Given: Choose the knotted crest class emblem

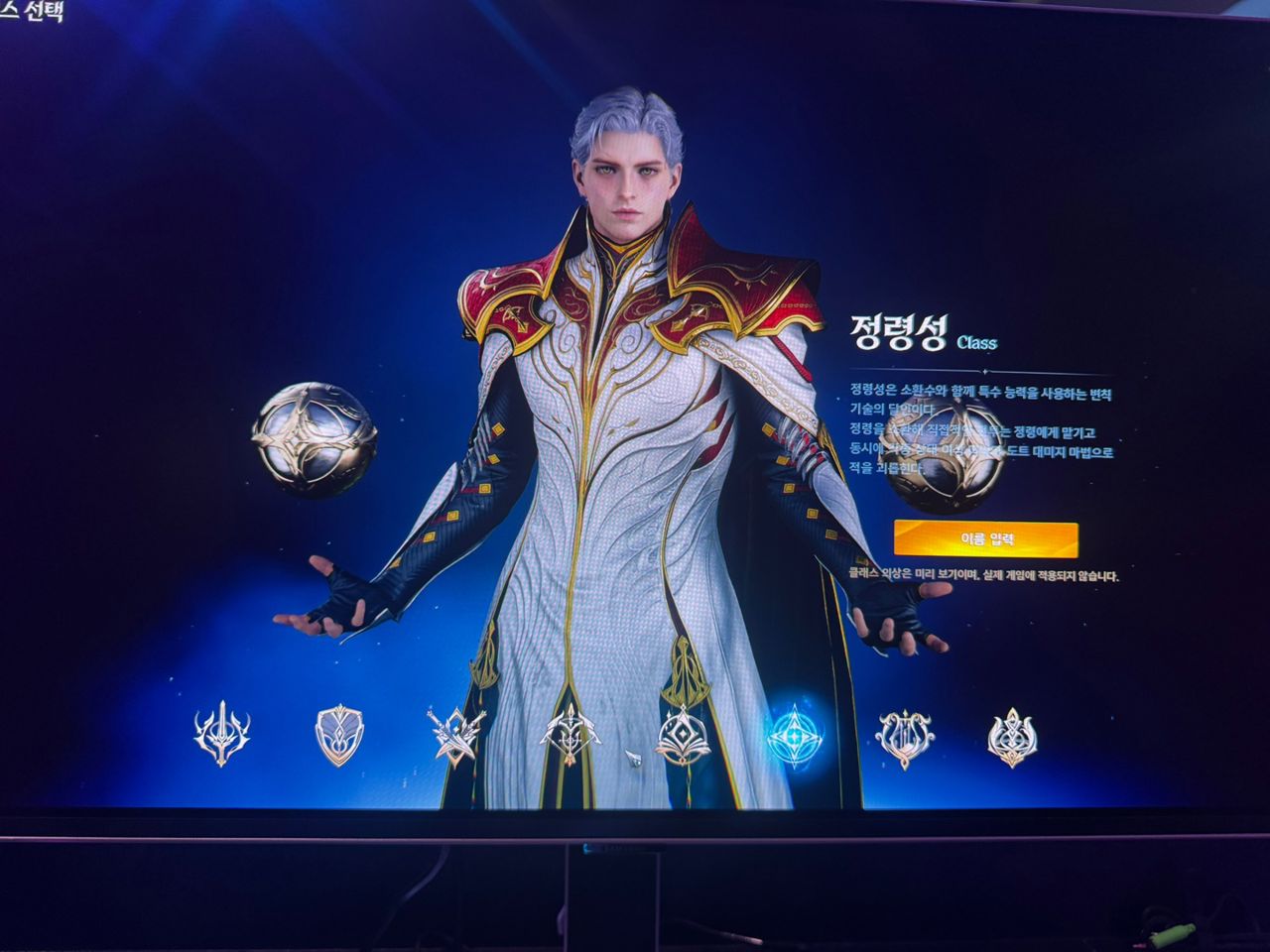Looking at the screenshot, I should point(1012,739).
